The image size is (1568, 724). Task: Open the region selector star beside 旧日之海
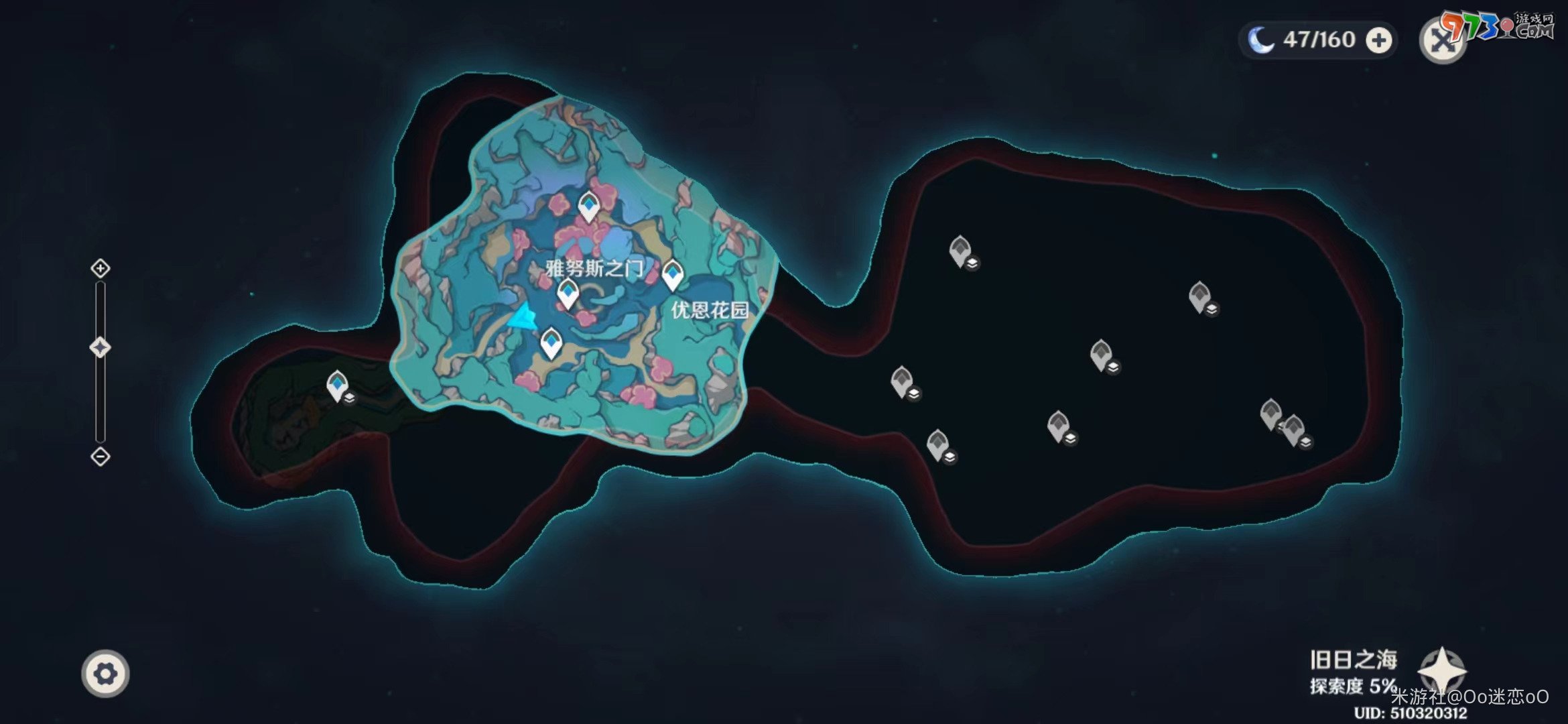click(x=1442, y=670)
